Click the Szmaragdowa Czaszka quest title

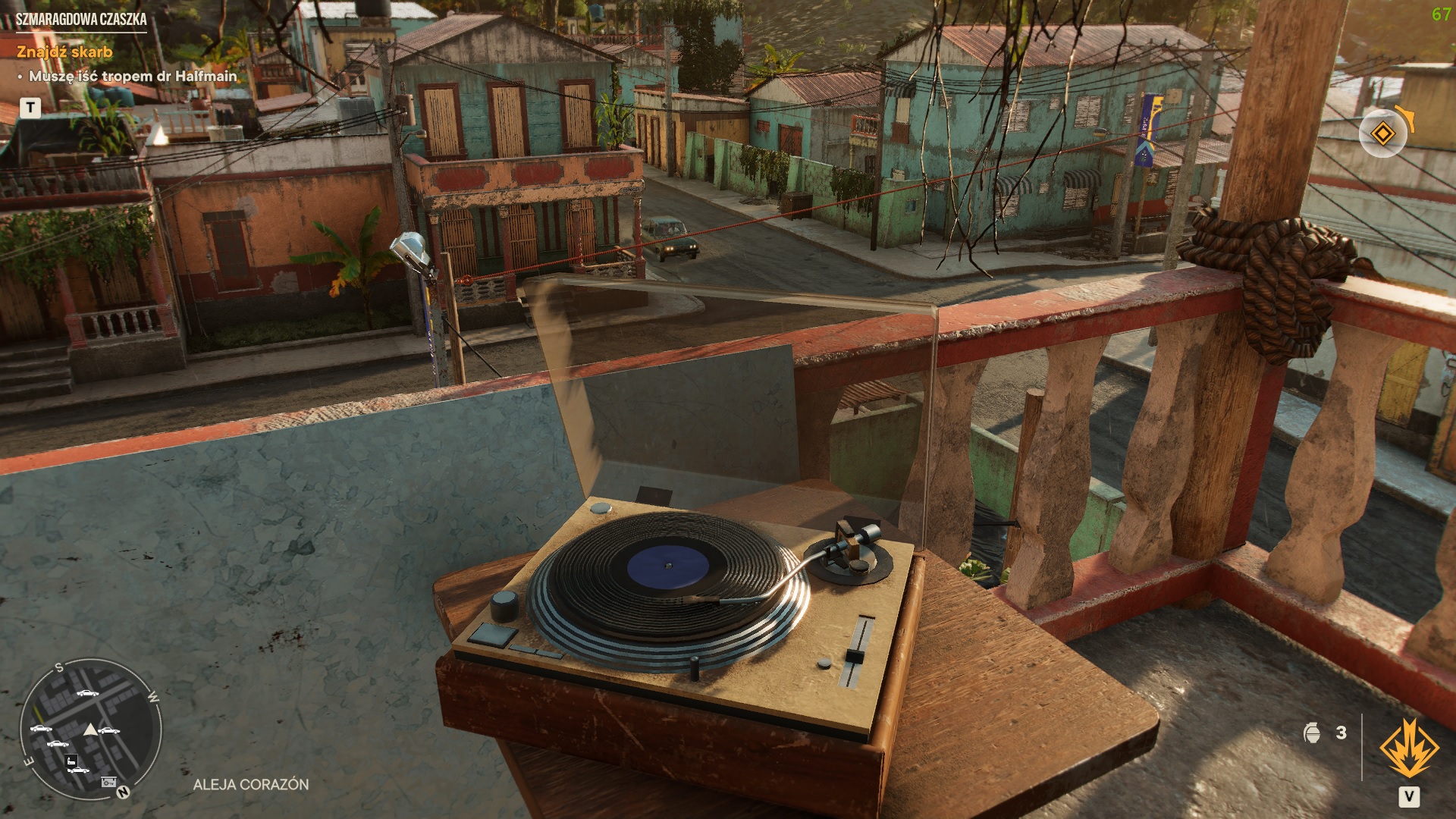coord(81,20)
